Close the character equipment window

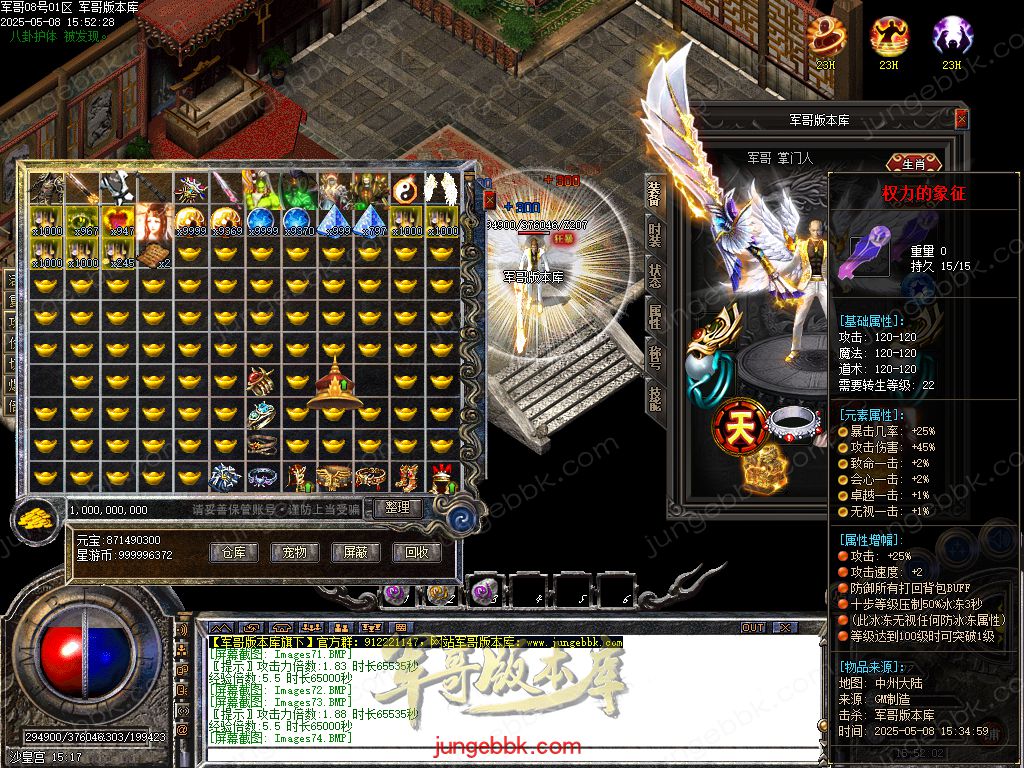[961, 119]
